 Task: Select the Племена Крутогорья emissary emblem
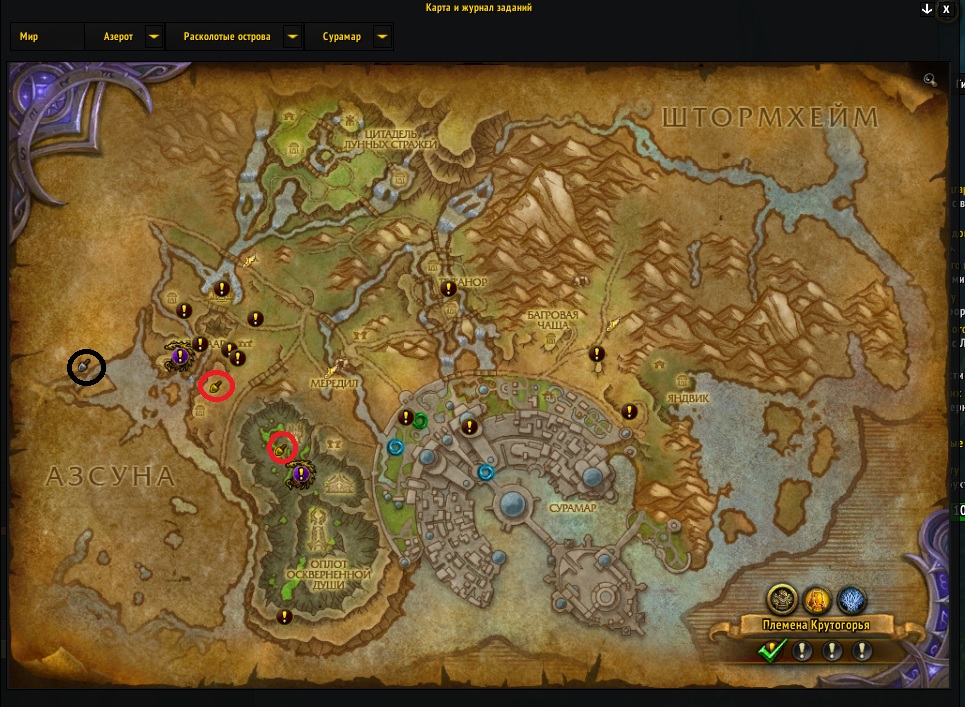pos(782,600)
